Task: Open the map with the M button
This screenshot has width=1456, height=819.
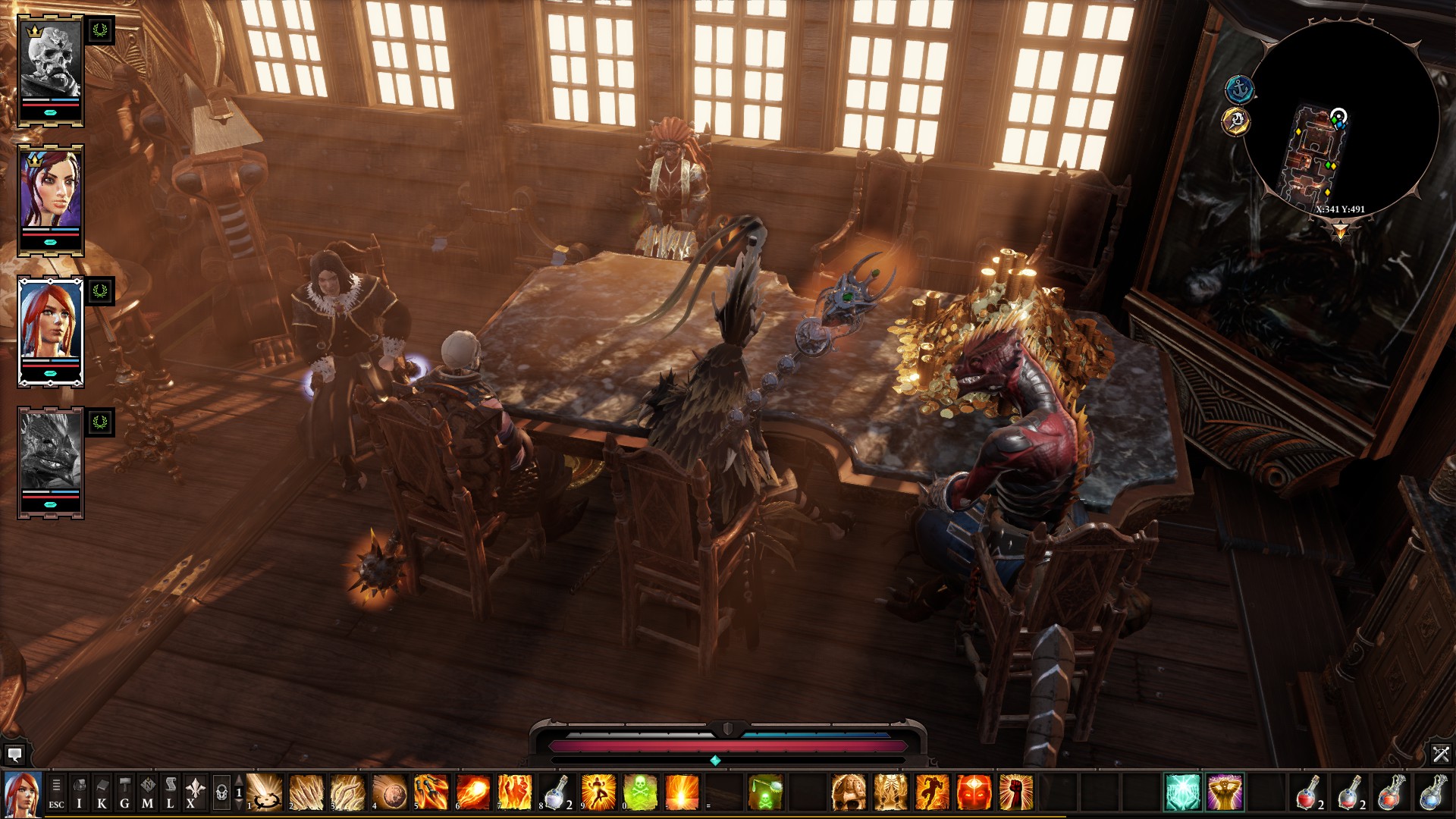Action: pos(148,793)
